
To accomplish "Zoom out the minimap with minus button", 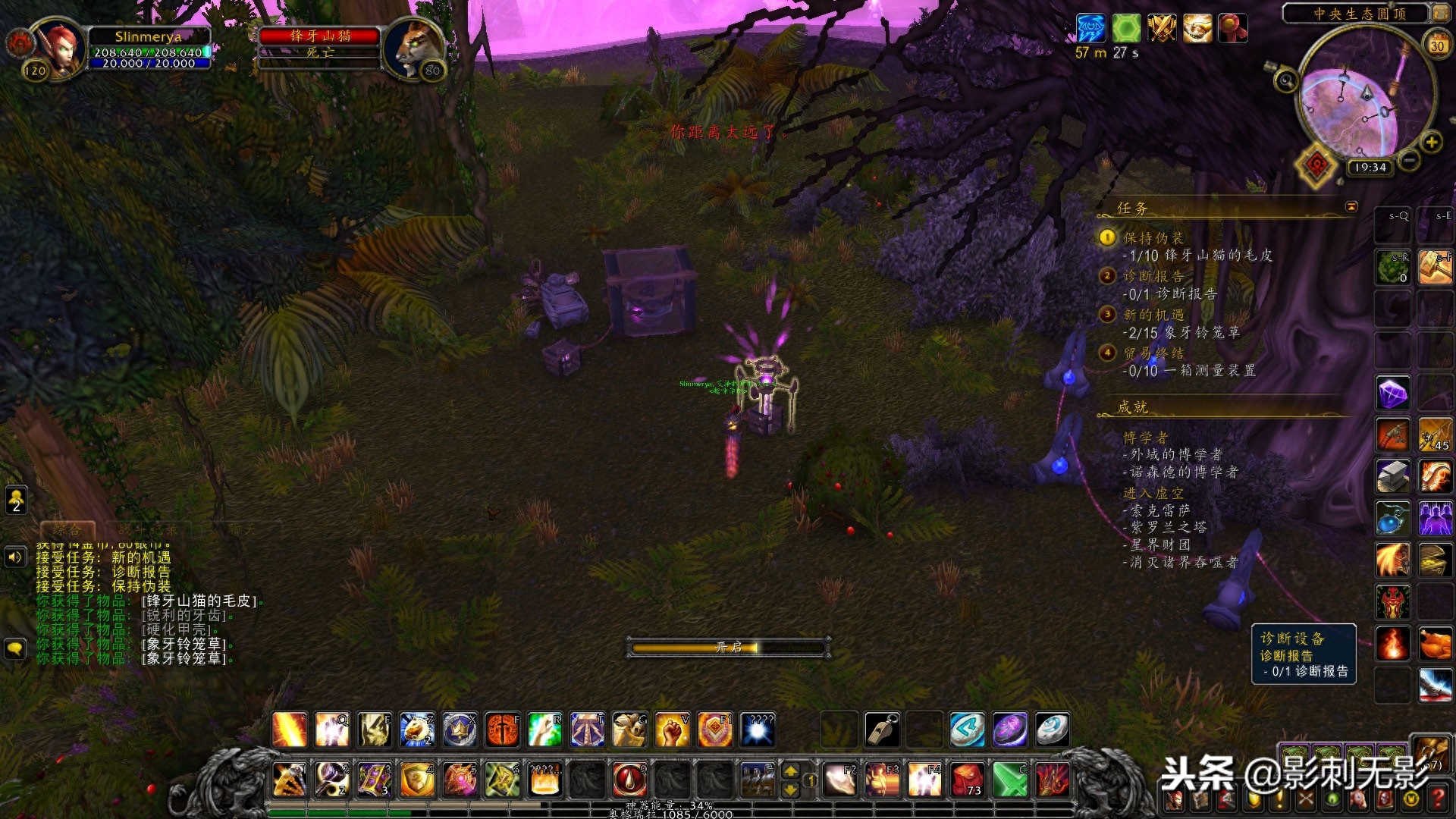I will tap(1409, 161).
